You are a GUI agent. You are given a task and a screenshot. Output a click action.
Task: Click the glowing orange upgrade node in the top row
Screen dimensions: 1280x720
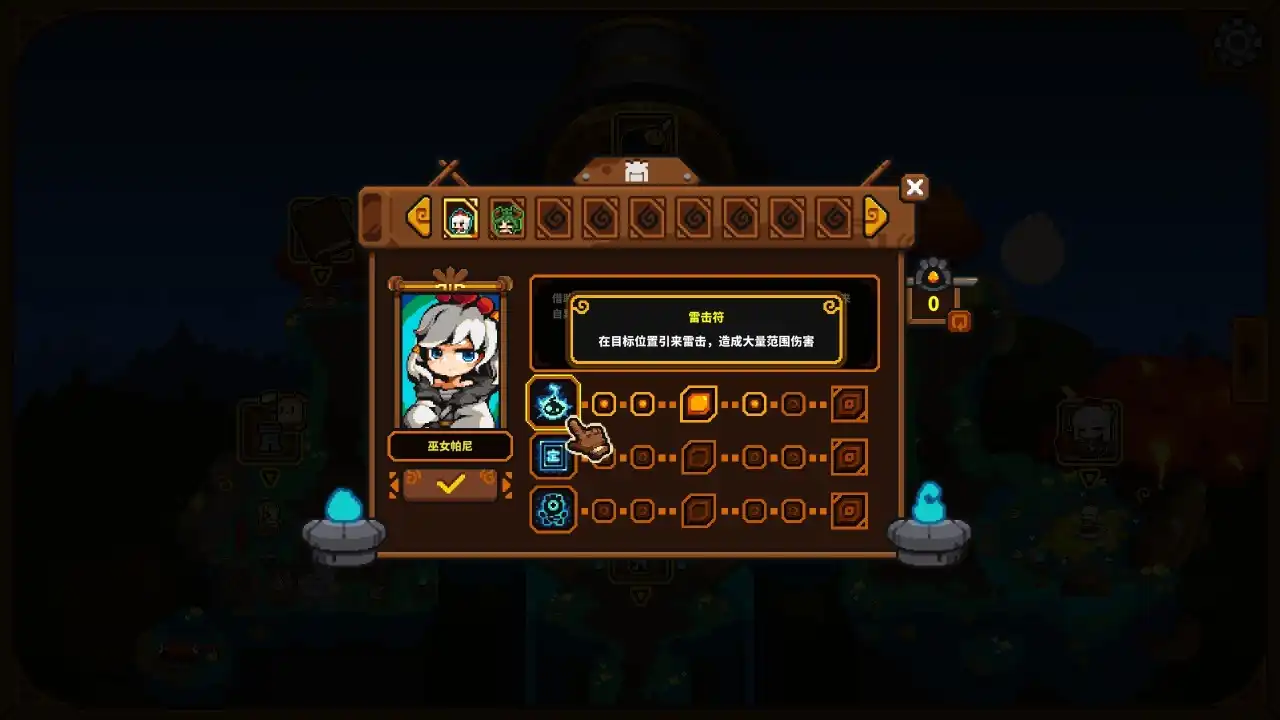pos(698,403)
